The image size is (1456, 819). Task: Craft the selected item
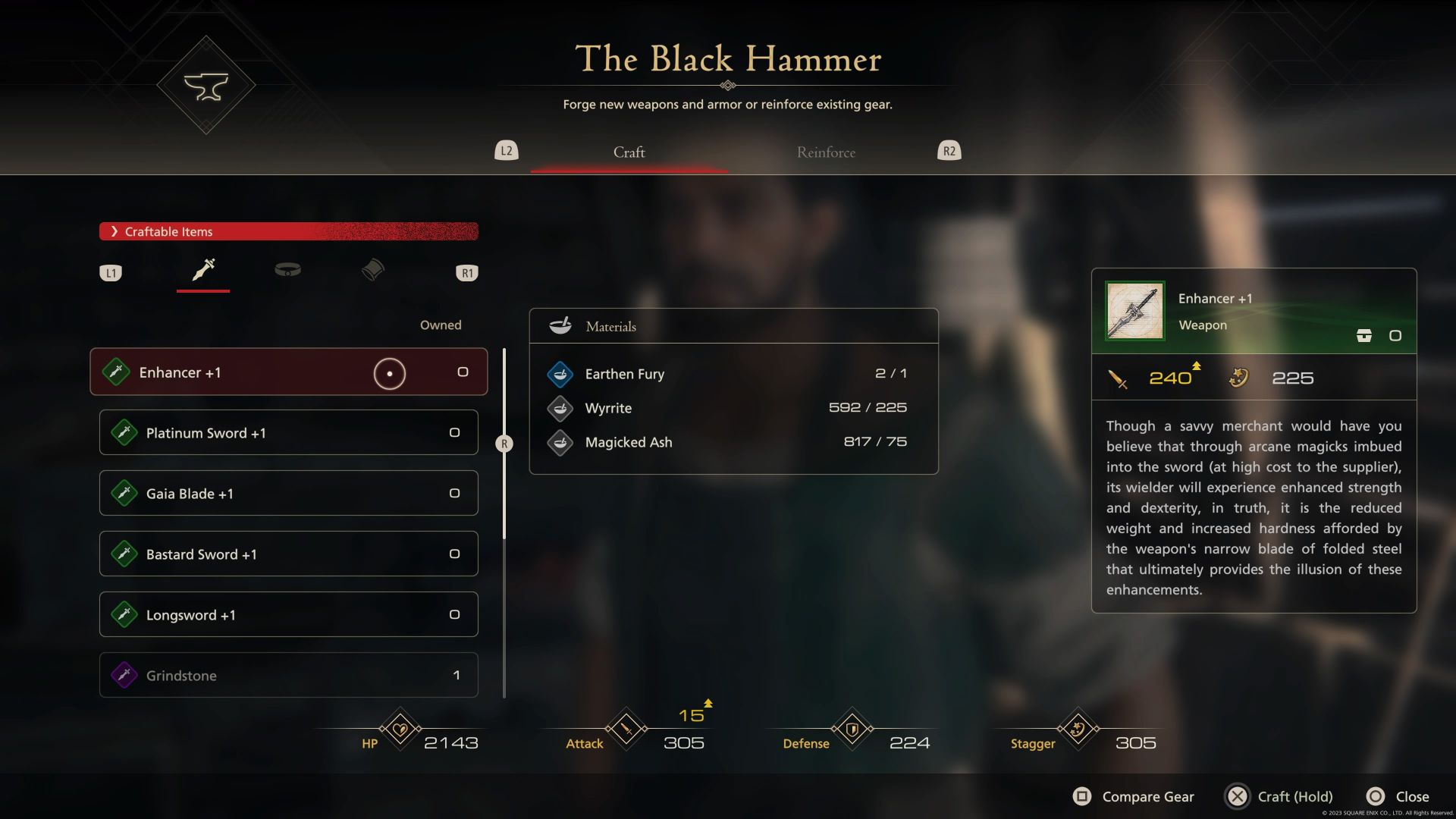(x=1279, y=796)
